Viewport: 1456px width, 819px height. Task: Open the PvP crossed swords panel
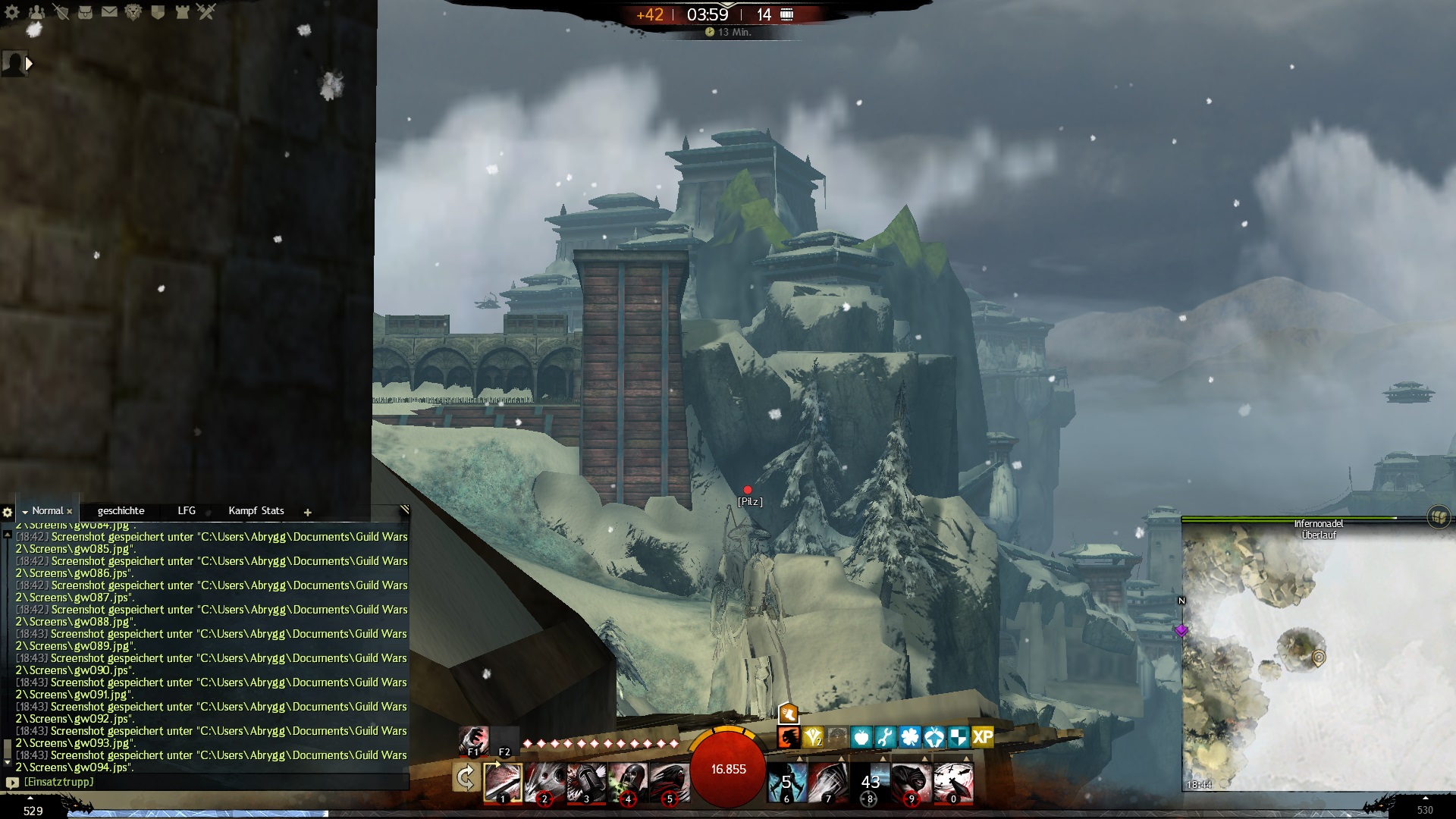tap(206, 12)
